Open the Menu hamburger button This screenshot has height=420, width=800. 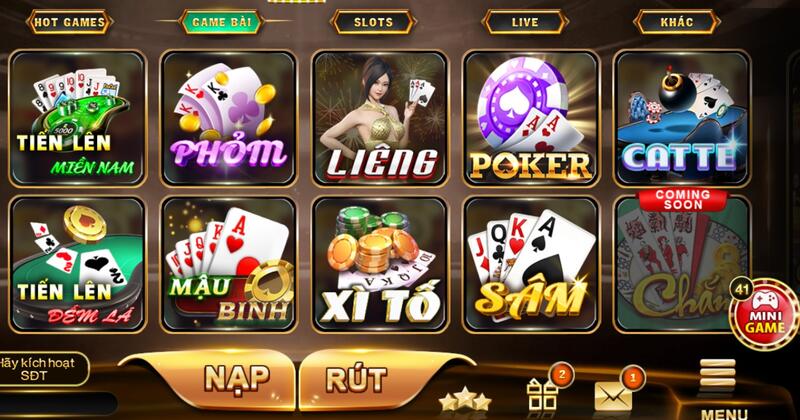click(x=718, y=385)
